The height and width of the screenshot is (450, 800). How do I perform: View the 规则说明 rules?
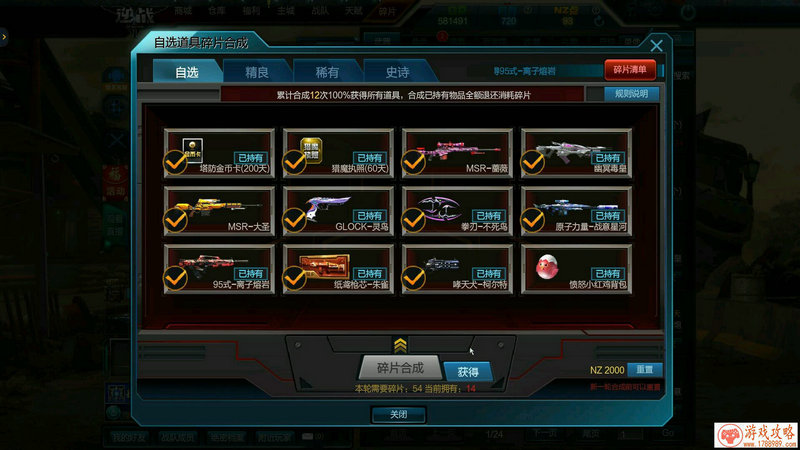[x=631, y=94]
